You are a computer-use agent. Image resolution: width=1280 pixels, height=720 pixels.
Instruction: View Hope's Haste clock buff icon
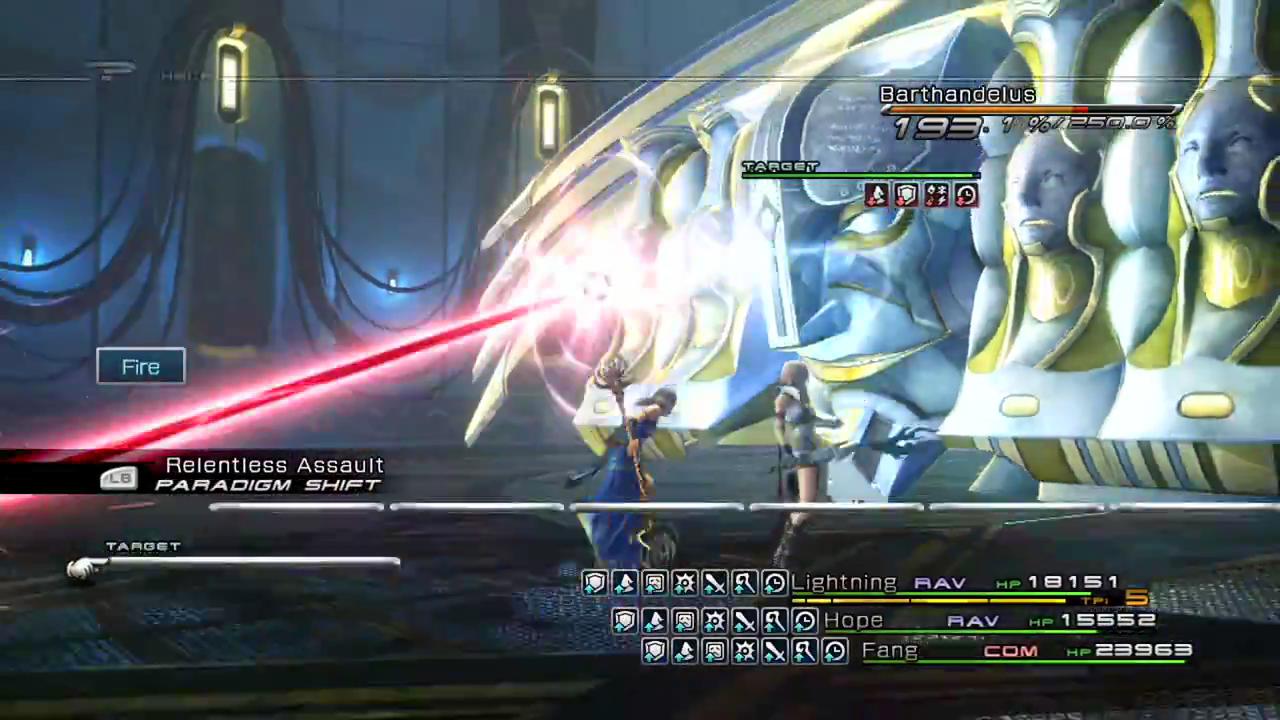804,621
